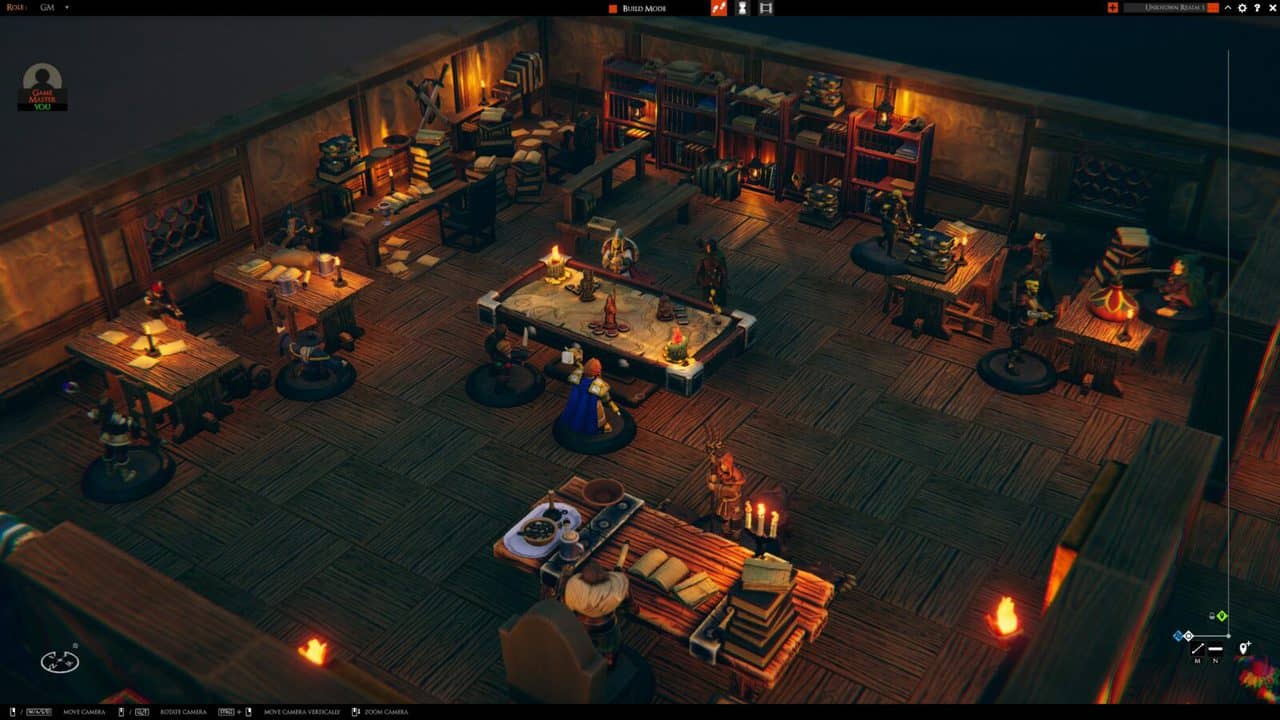The image size is (1280, 720).
Task: Click the add map marker pin icon
Action: click(x=1243, y=648)
